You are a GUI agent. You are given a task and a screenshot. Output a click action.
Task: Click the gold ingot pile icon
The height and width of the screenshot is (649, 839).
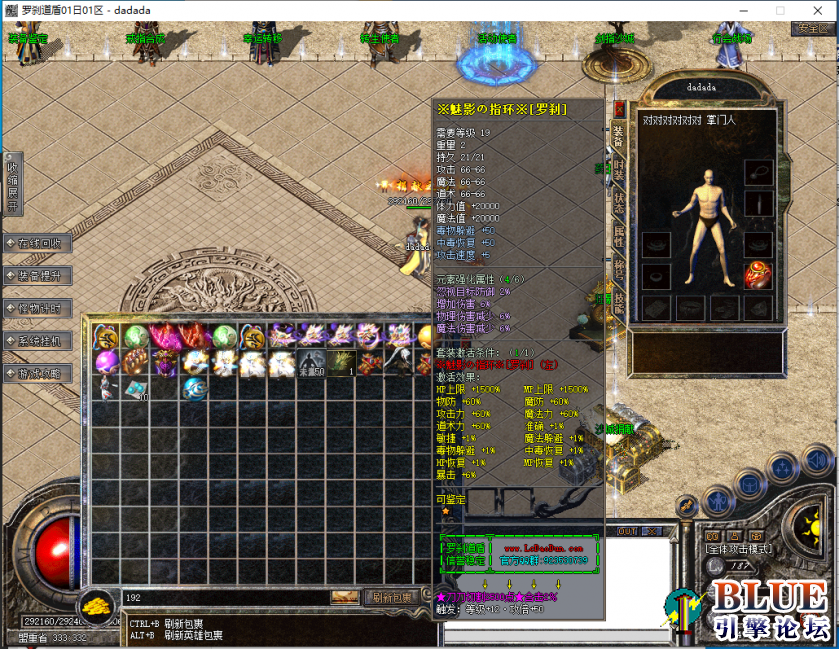click(x=97, y=604)
